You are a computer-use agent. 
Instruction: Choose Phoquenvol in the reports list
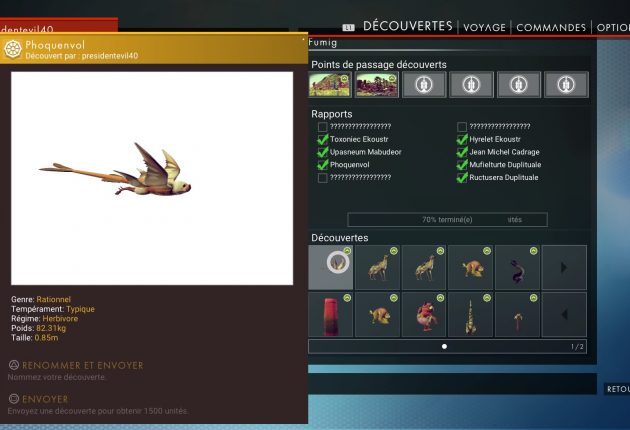click(x=350, y=164)
